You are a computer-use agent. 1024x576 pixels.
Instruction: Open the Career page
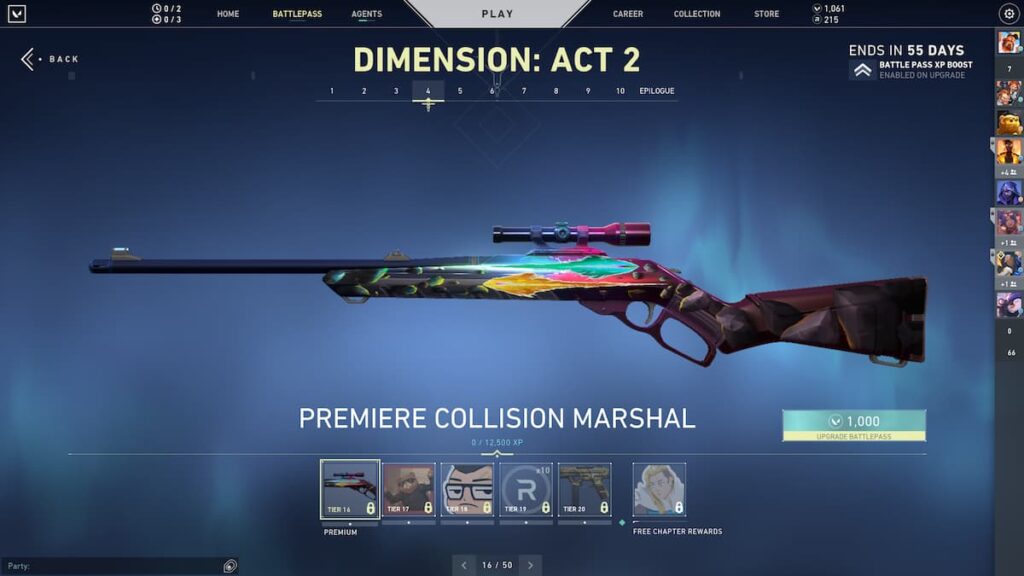point(628,14)
